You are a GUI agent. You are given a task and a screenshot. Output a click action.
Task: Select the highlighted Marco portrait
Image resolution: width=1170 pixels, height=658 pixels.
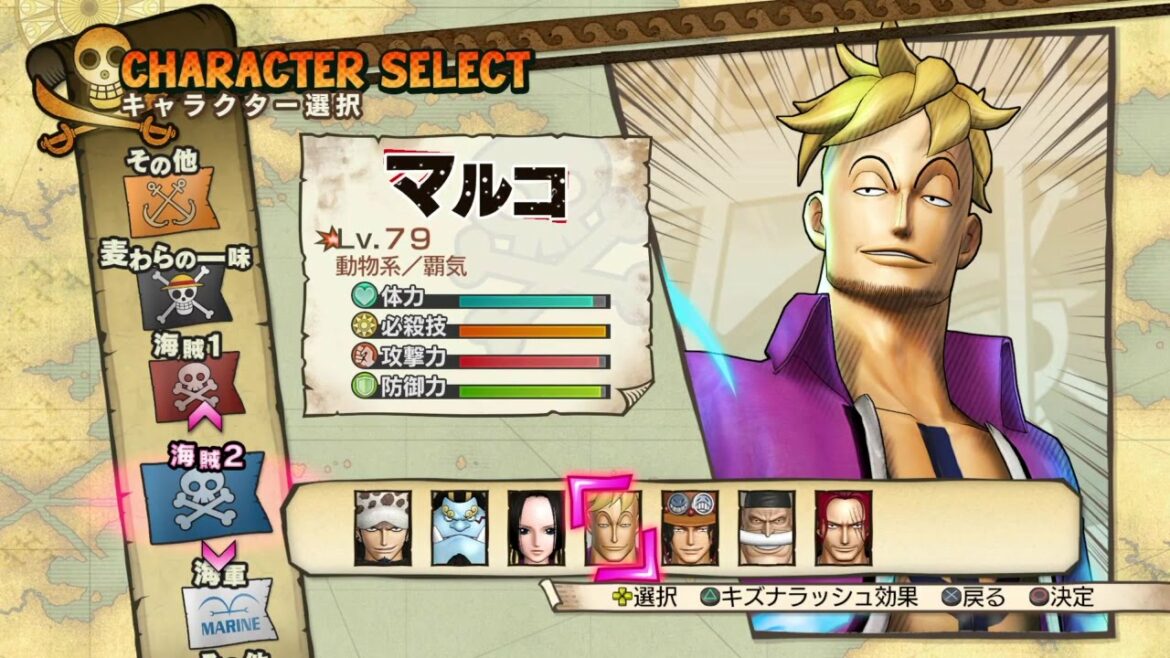(x=613, y=528)
